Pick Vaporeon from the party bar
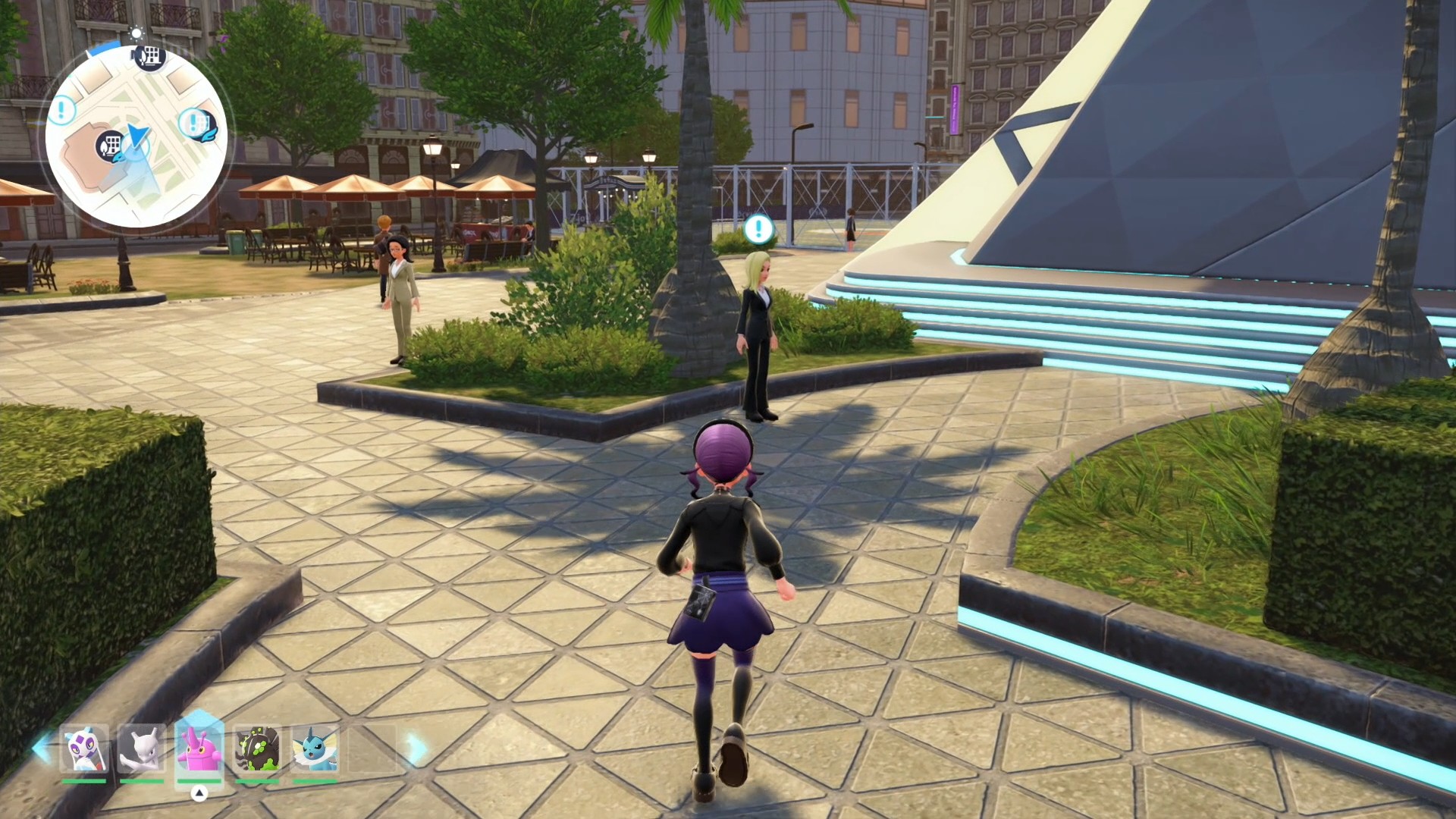 coord(315,749)
